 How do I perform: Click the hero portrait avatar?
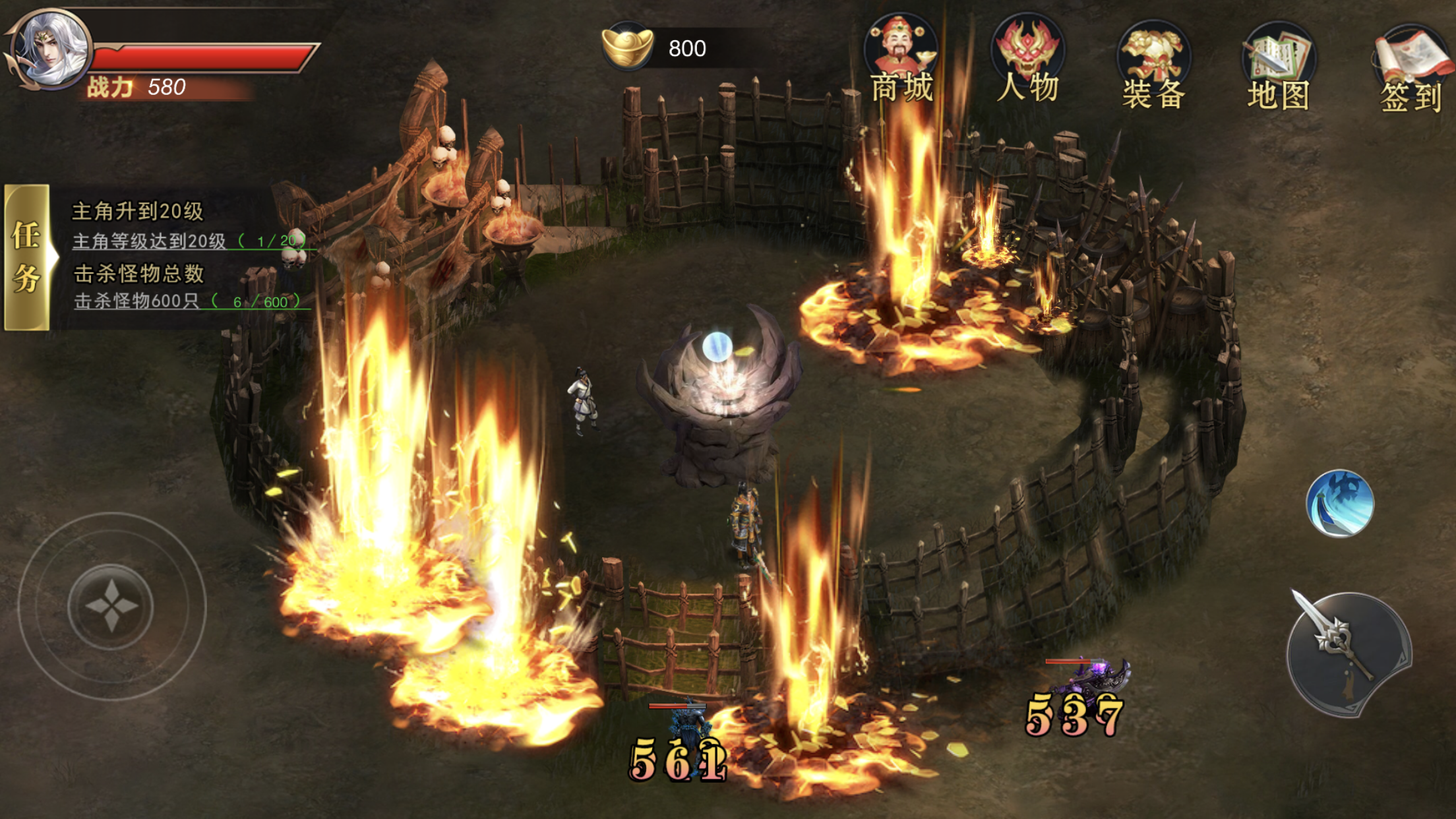(x=51, y=49)
